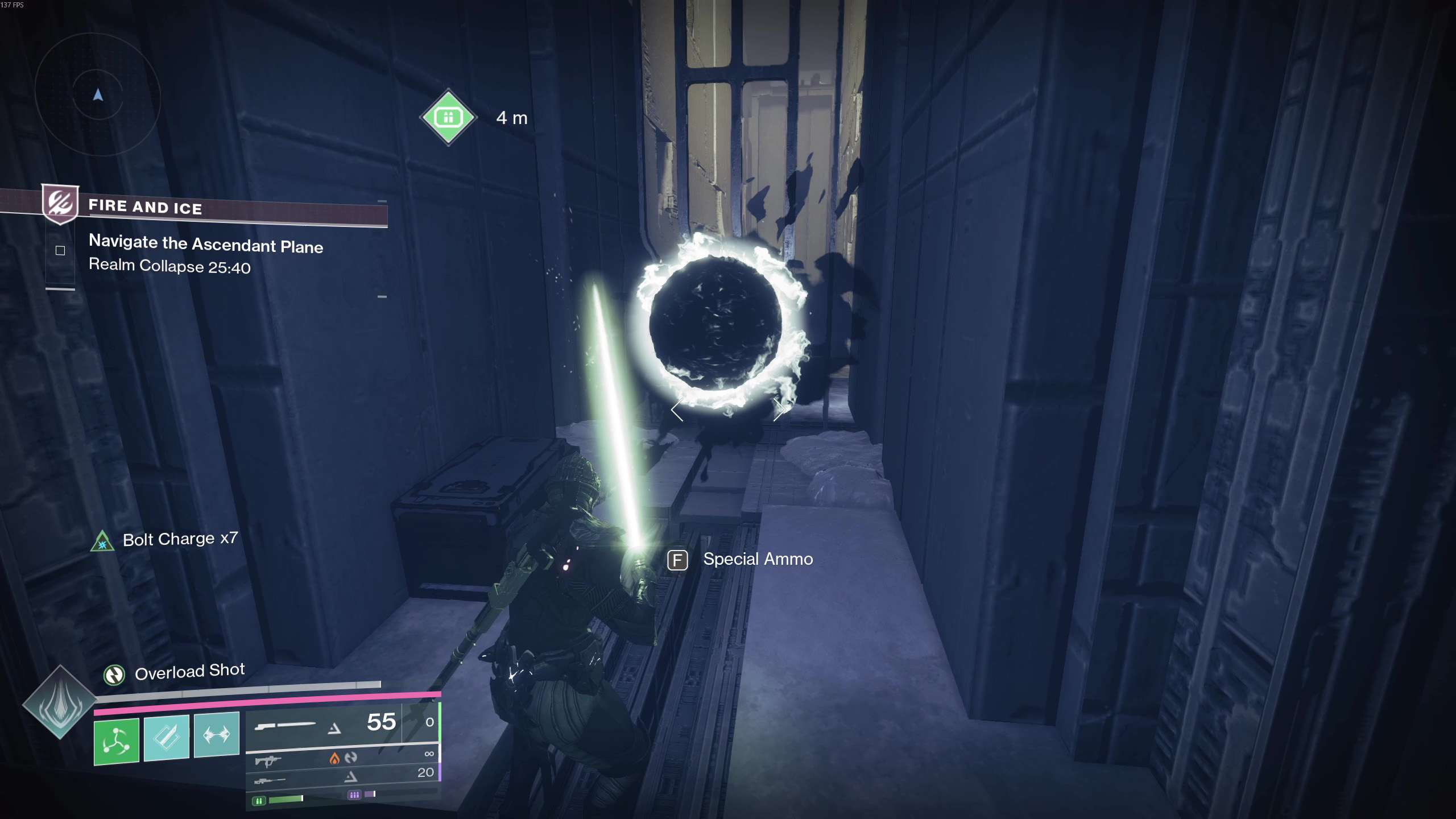Select the green grenade ability icon
Image resolution: width=1456 pixels, height=819 pixels.
[117, 741]
